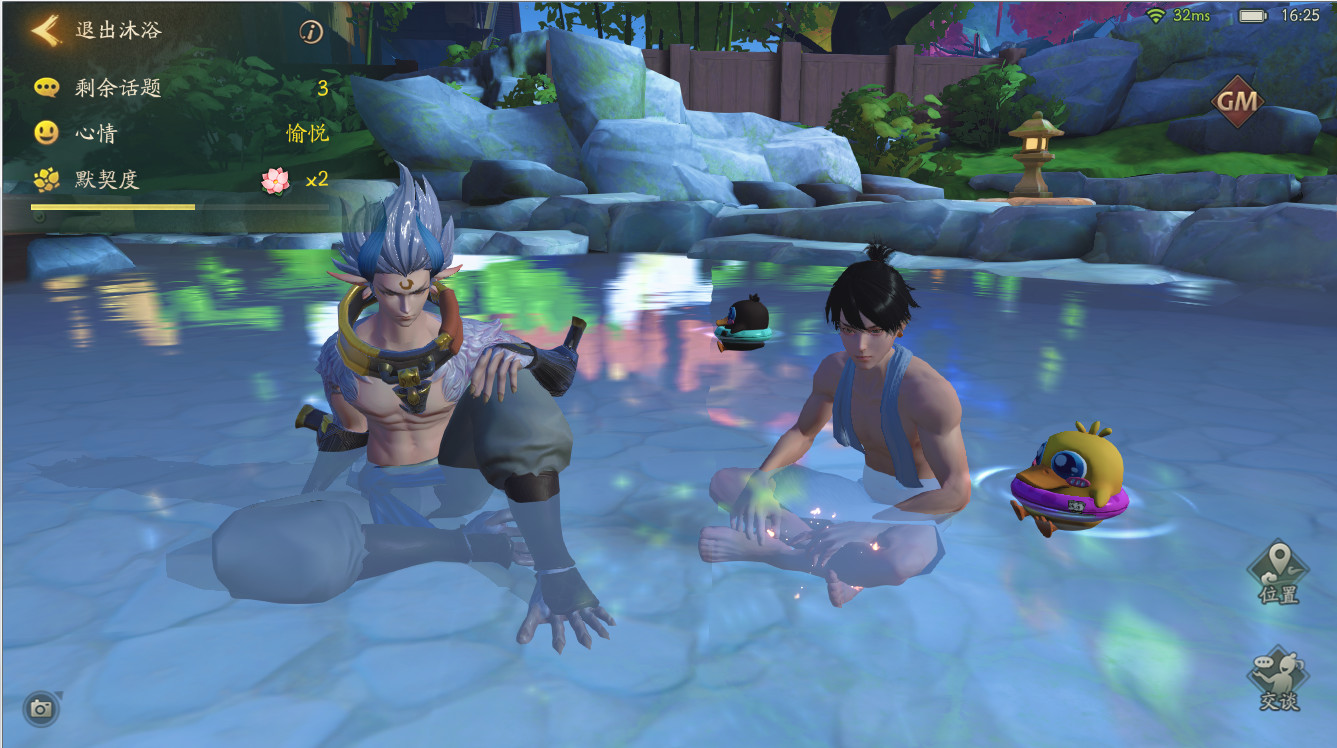Open the info icon next to 退出沐浴

point(311,32)
